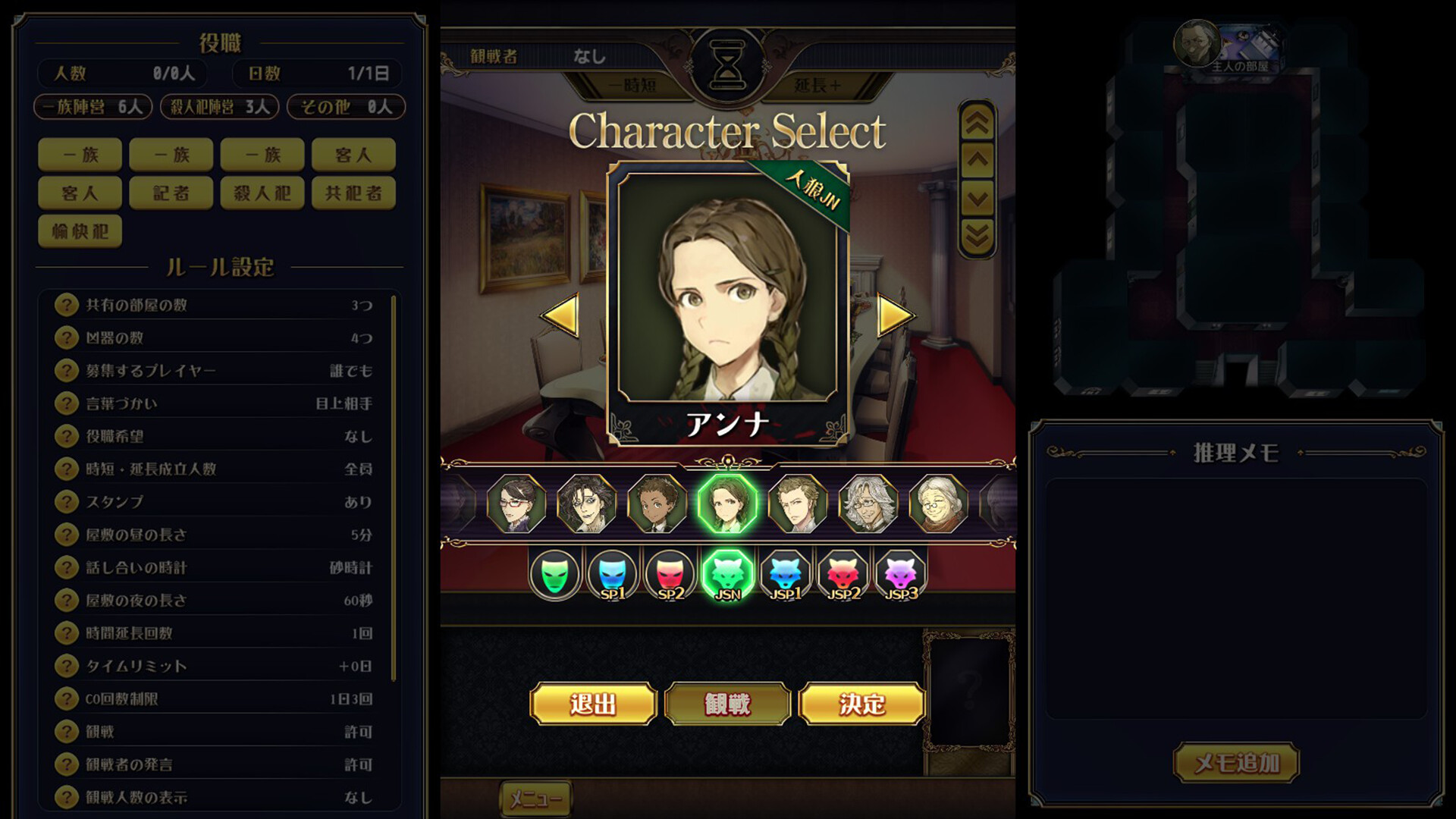Pick the leftmost green mask icon

tap(556, 574)
